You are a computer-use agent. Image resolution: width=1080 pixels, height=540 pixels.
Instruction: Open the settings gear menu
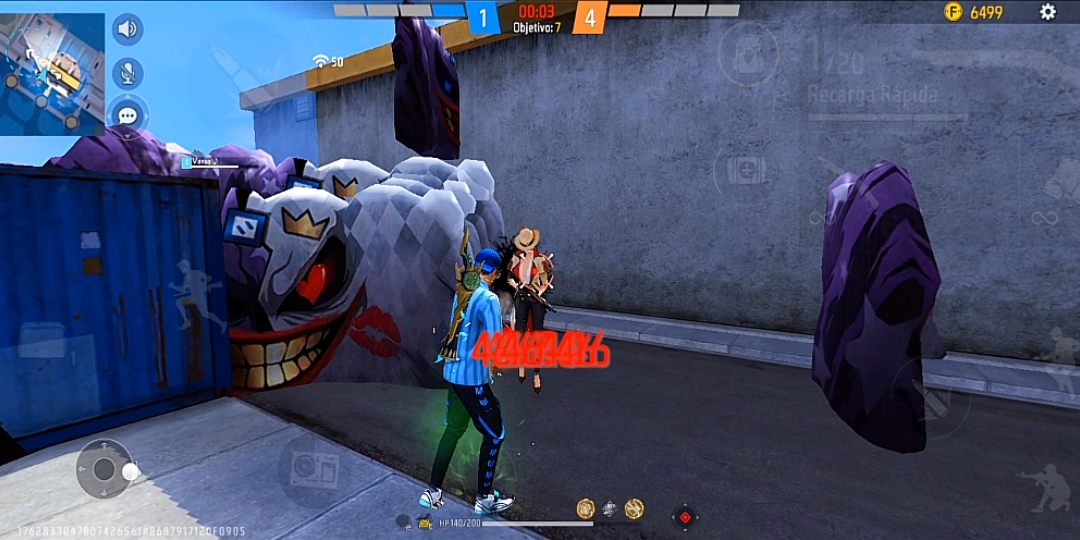tap(1047, 12)
